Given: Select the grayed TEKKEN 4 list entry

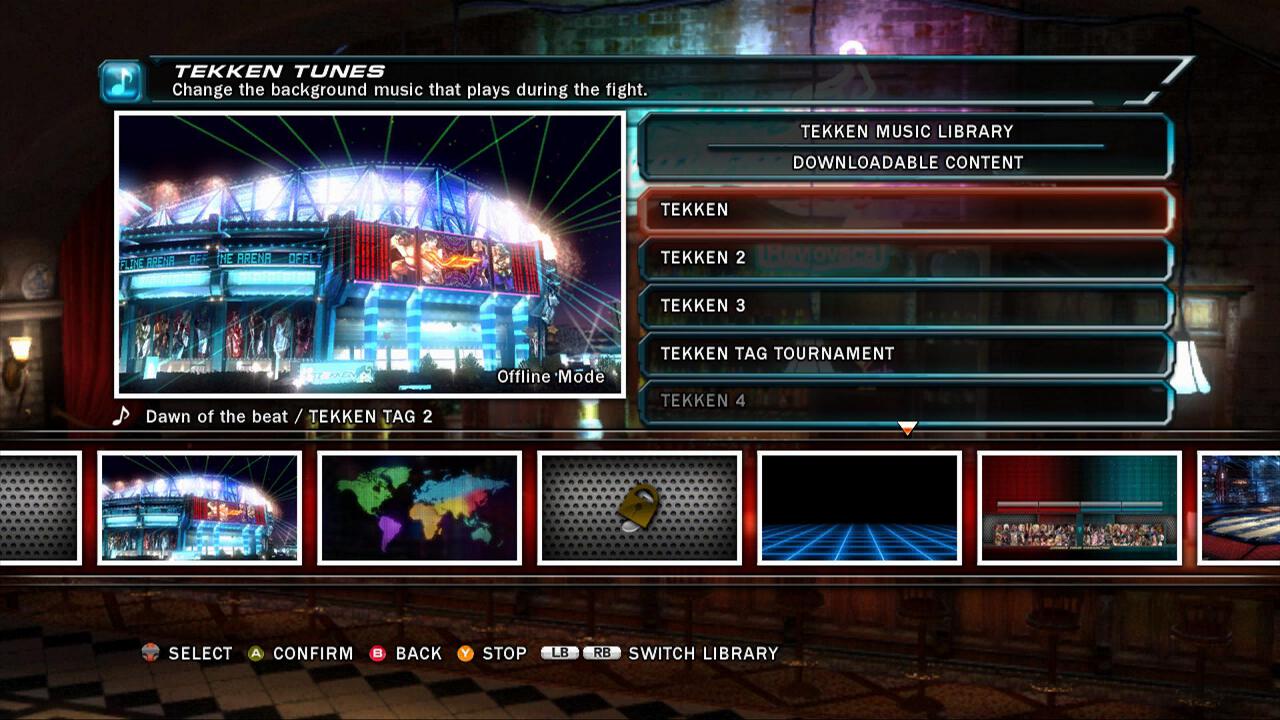Looking at the screenshot, I should pyautogui.click(x=906, y=401).
